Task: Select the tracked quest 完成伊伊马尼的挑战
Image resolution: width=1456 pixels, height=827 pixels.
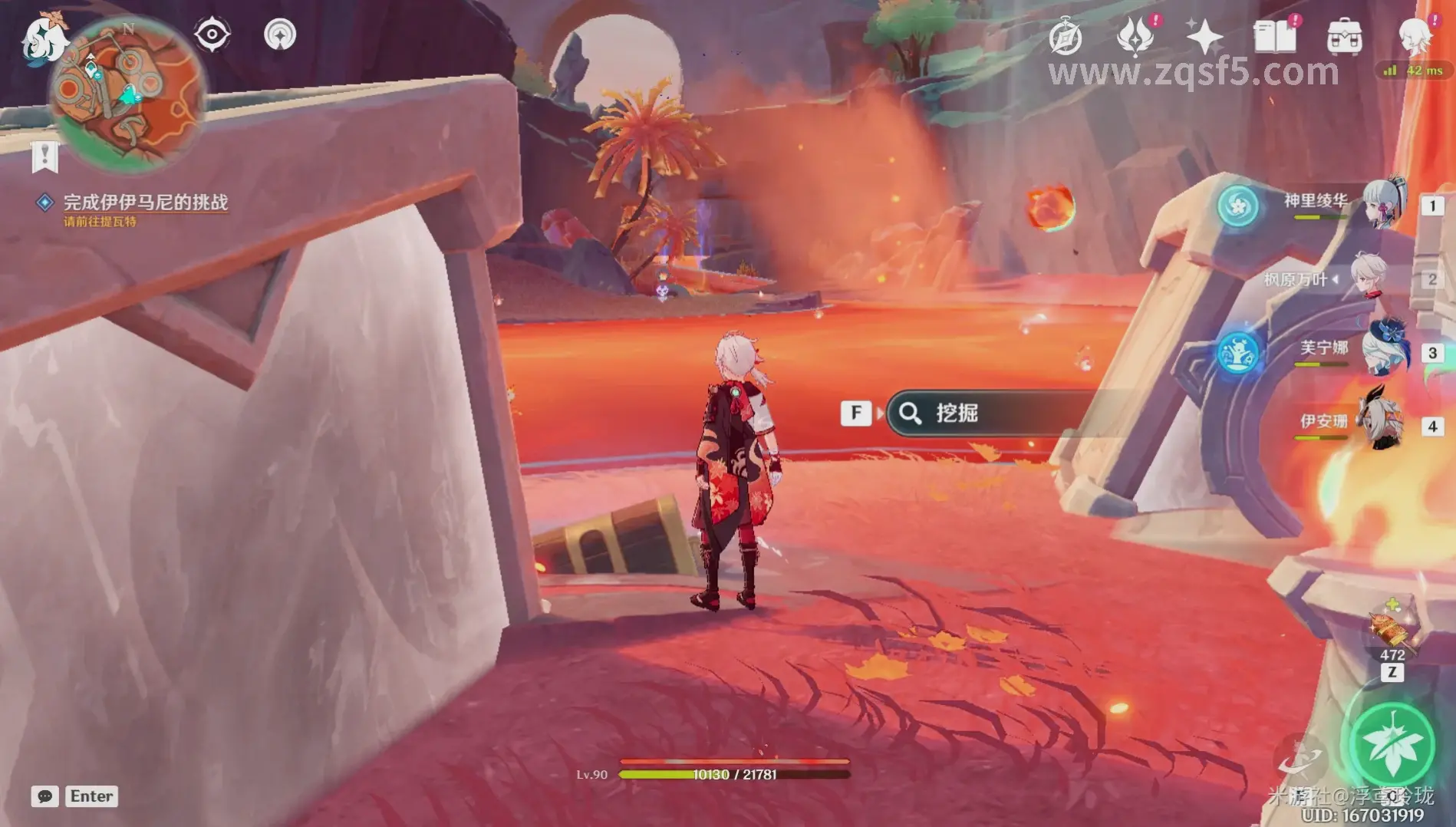Action: click(145, 203)
